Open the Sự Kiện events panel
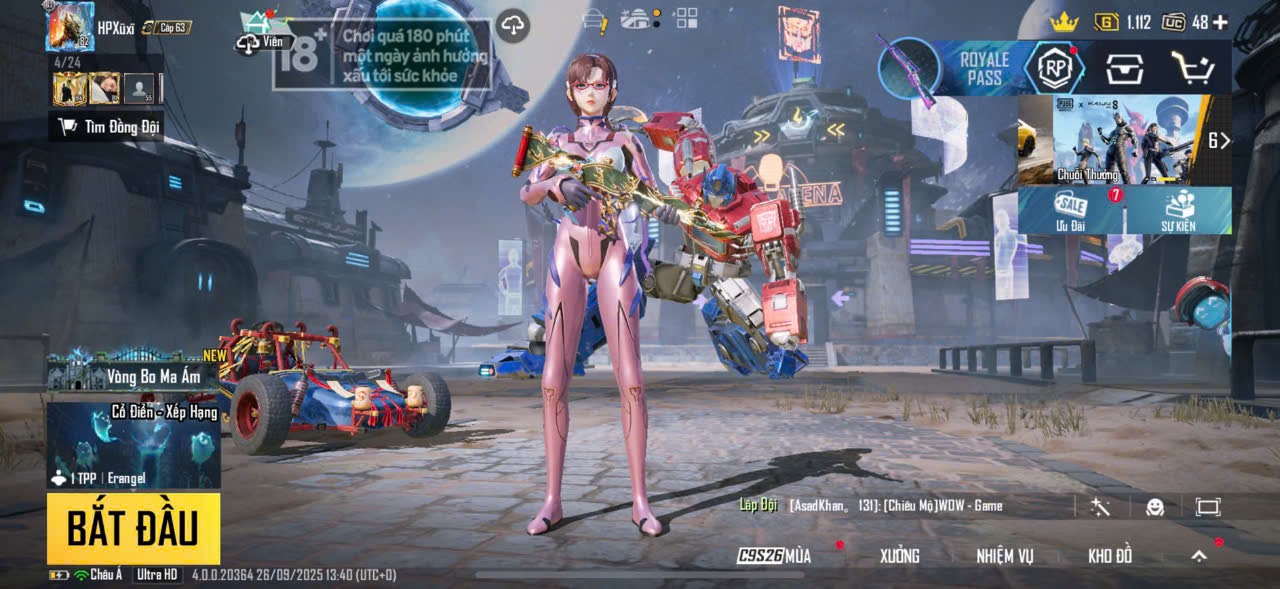 pyautogui.click(x=1178, y=210)
